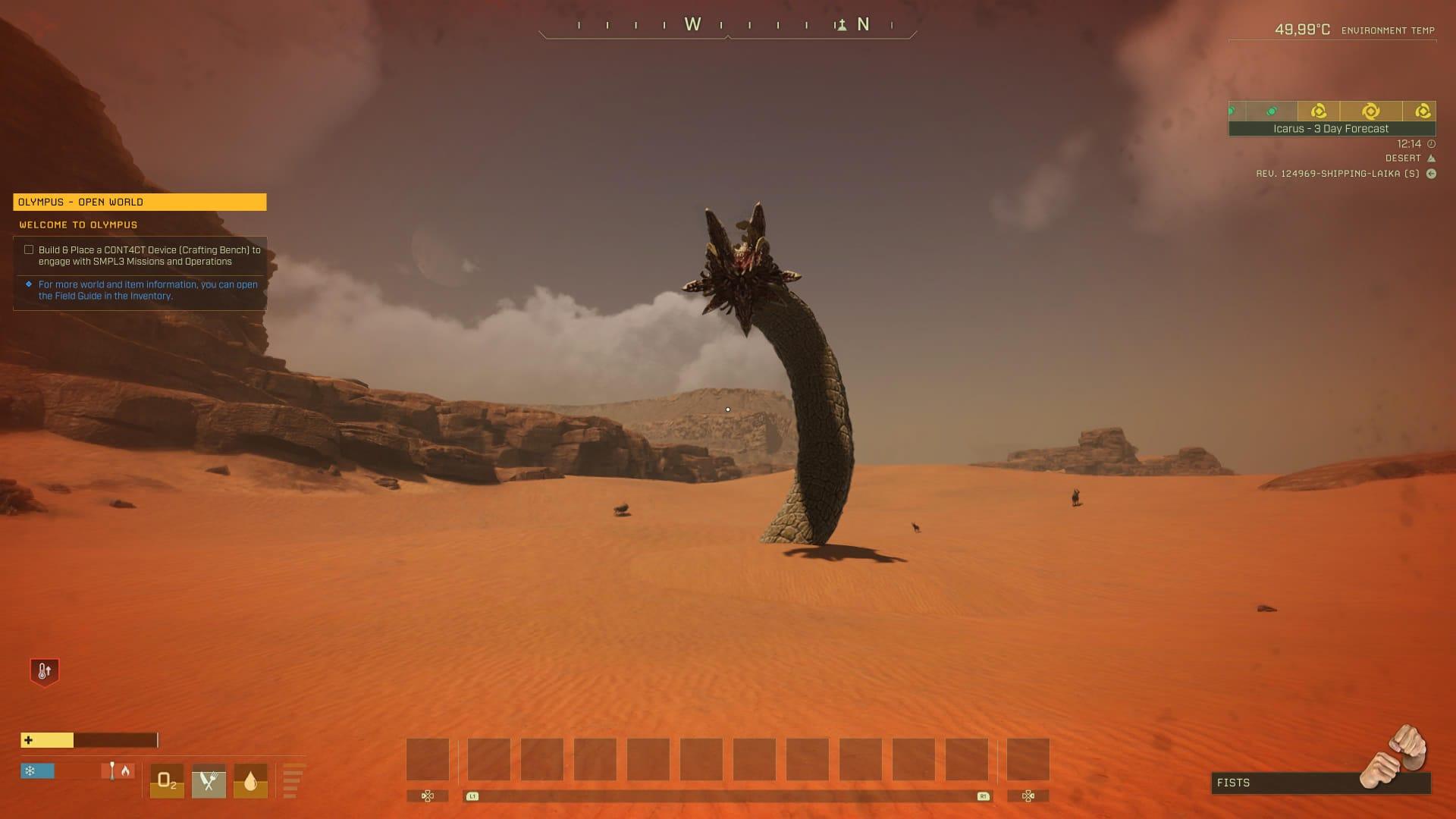This screenshot has height=819, width=1456.
Task: Select the food fork-and-knife status icon
Action: coord(209,781)
